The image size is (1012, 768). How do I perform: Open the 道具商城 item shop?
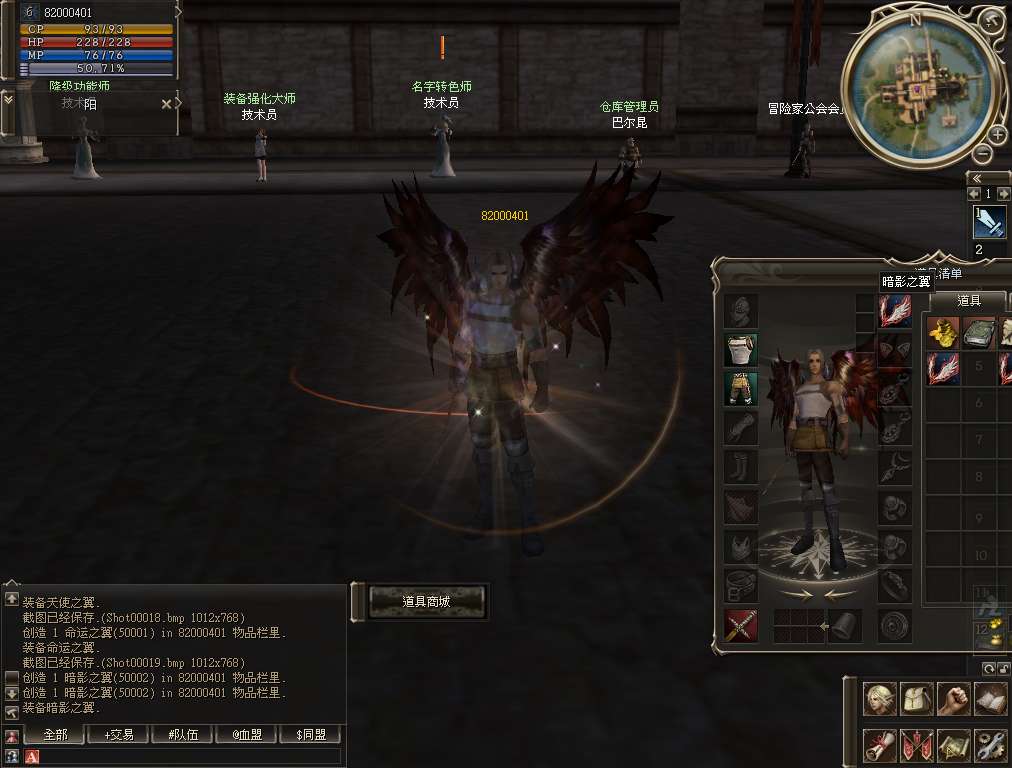[427, 601]
